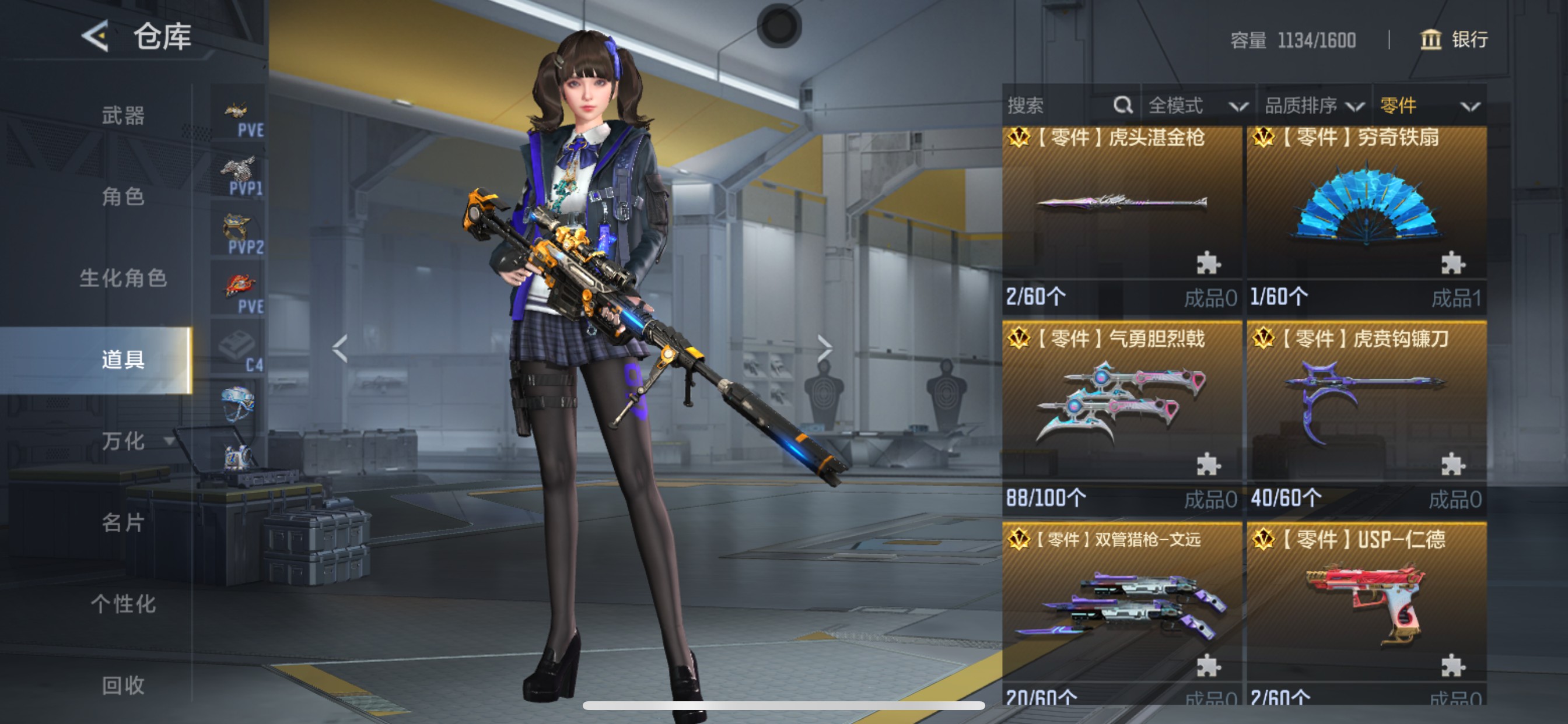Switch to the 个性化 category
This screenshot has width=1568, height=724.
coord(123,604)
